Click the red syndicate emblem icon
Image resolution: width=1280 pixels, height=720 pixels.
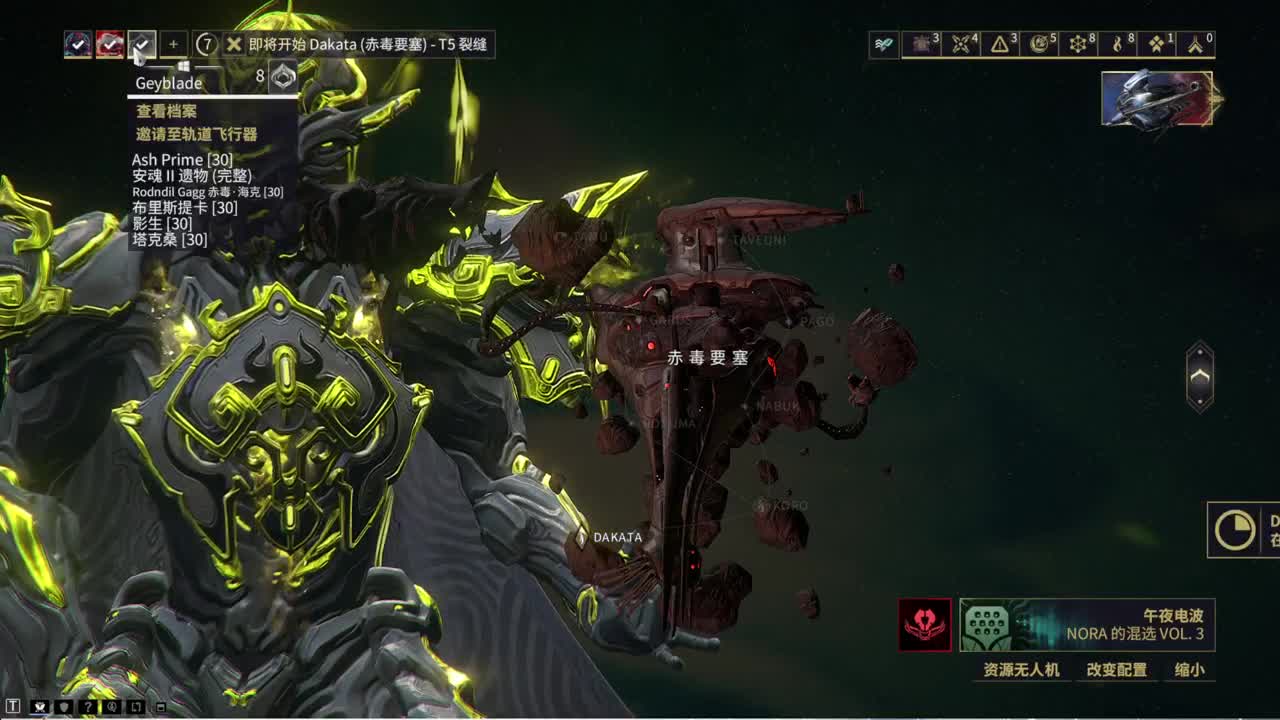click(925, 625)
